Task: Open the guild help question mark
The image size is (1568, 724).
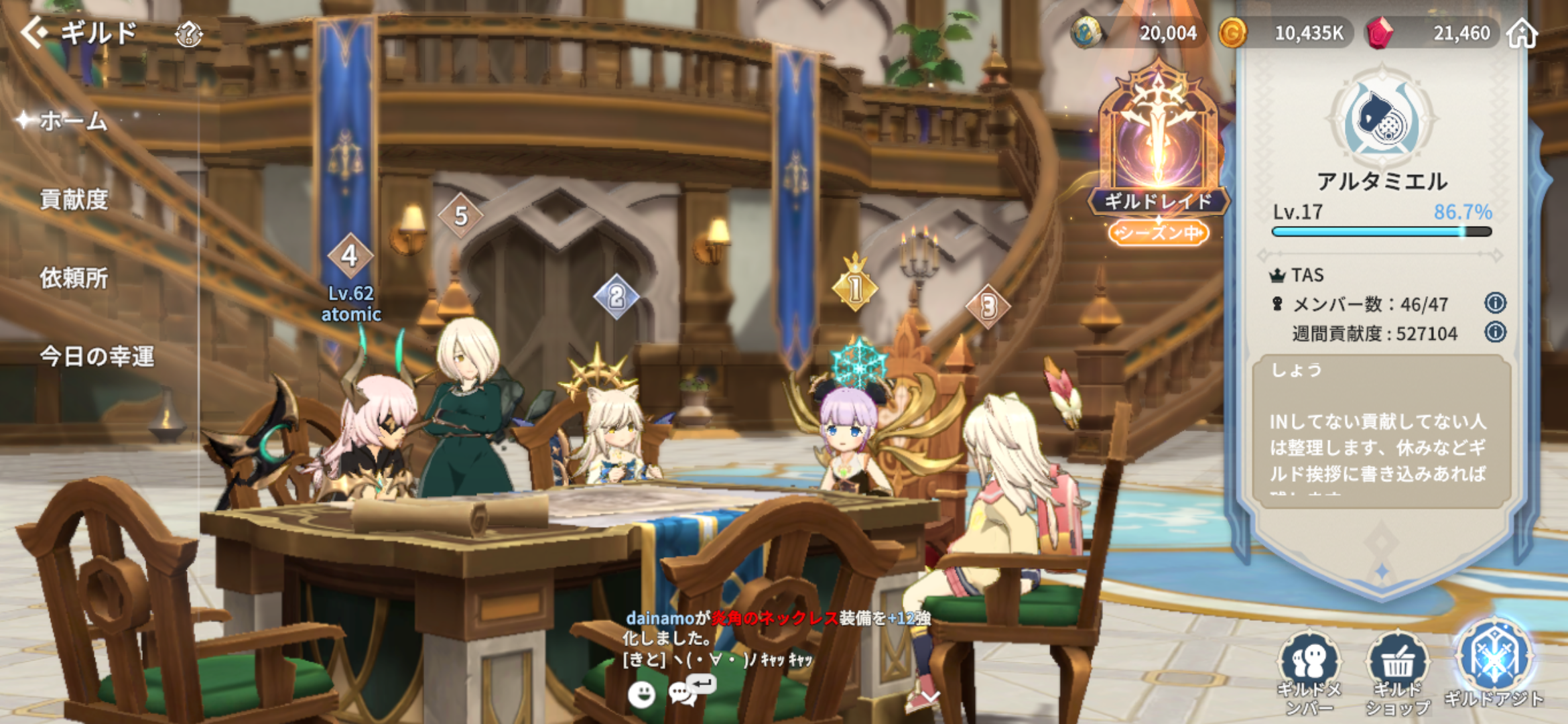Action: click(189, 34)
